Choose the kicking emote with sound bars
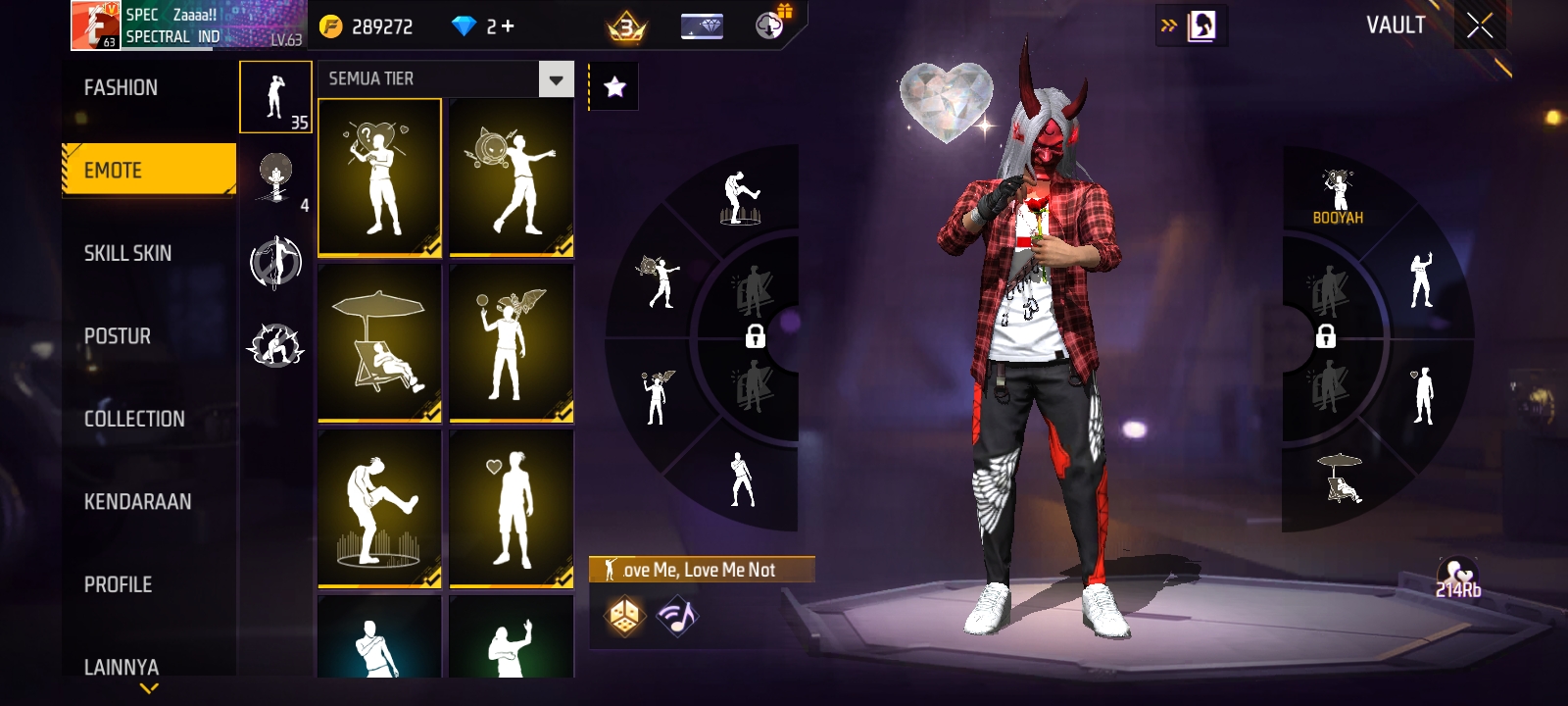Image resolution: width=1568 pixels, height=706 pixels. pyautogui.click(x=379, y=508)
